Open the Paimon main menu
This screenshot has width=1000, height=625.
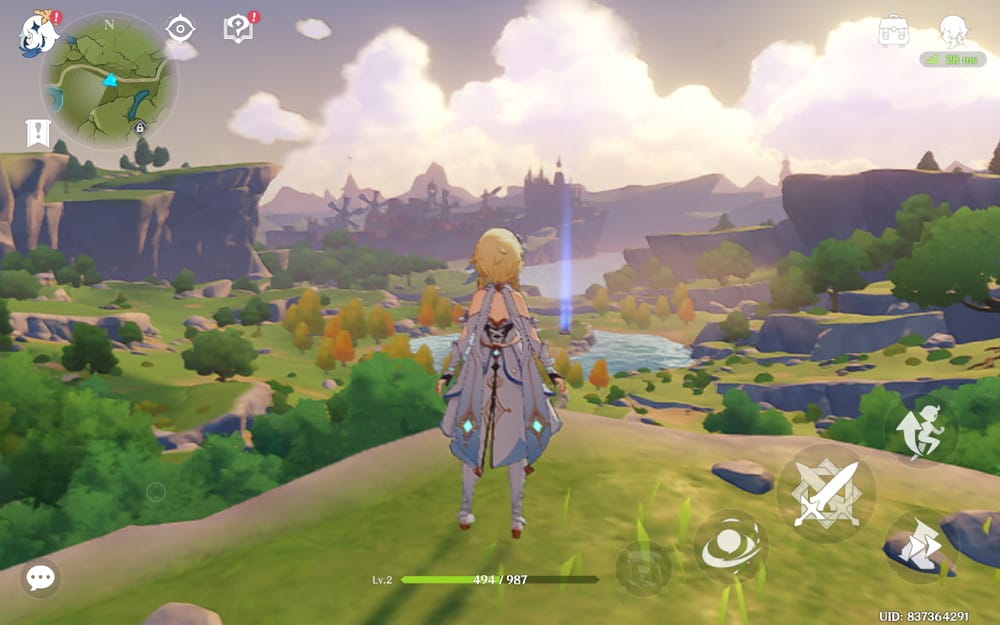pyautogui.click(x=38, y=34)
